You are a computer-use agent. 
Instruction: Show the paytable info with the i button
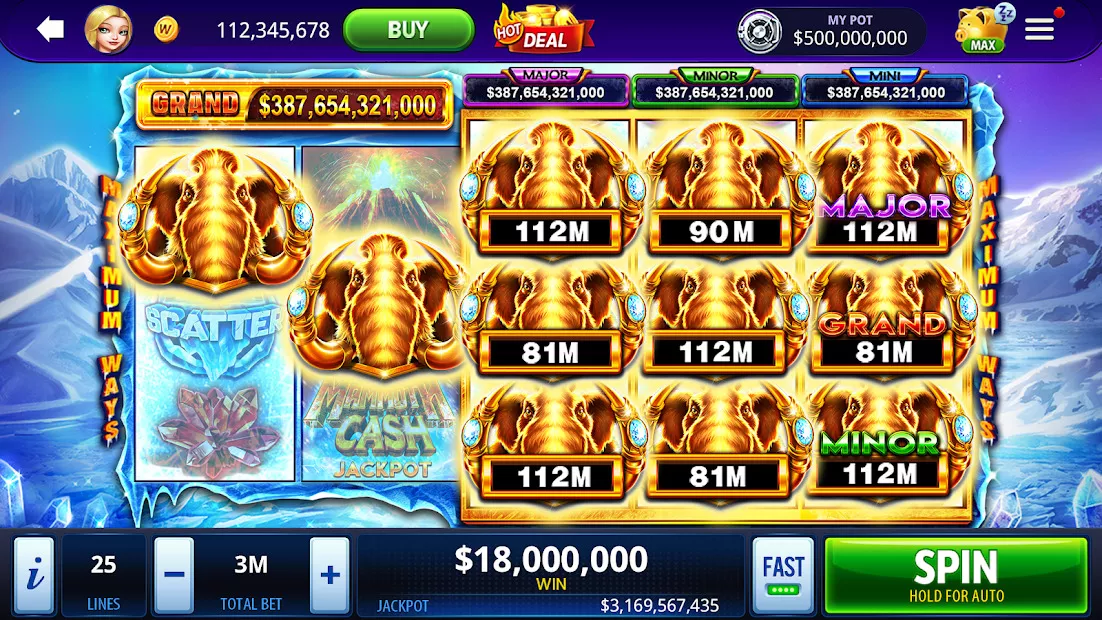point(34,575)
